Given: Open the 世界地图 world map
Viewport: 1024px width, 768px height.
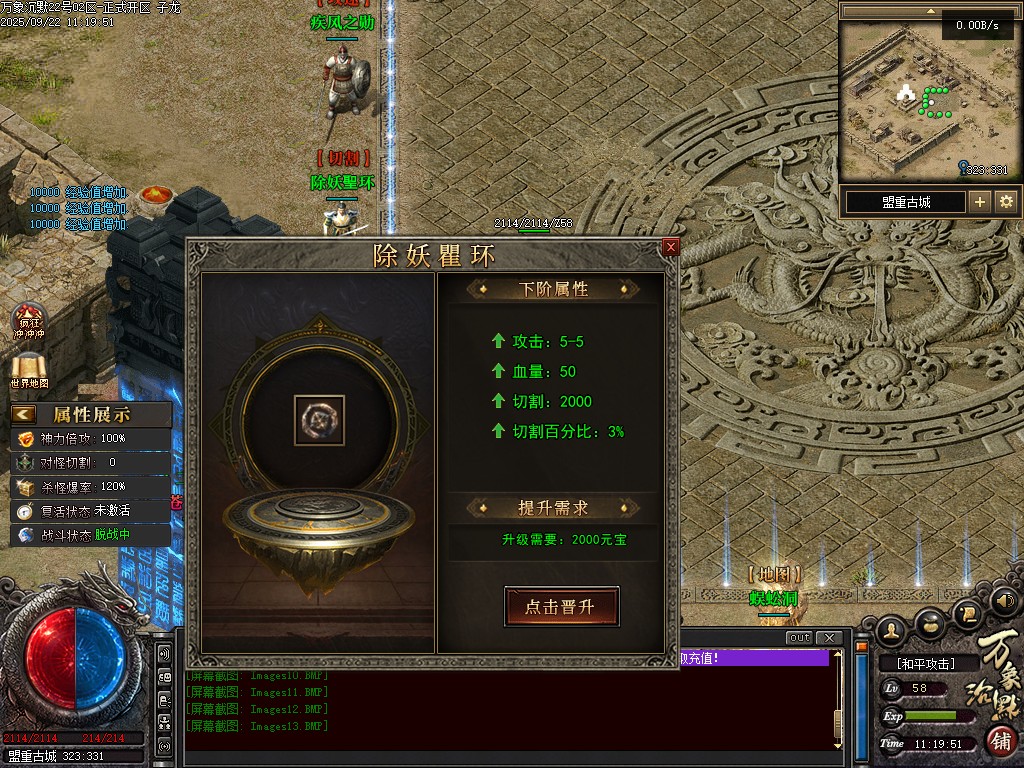Looking at the screenshot, I should pyautogui.click(x=29, y=368).
